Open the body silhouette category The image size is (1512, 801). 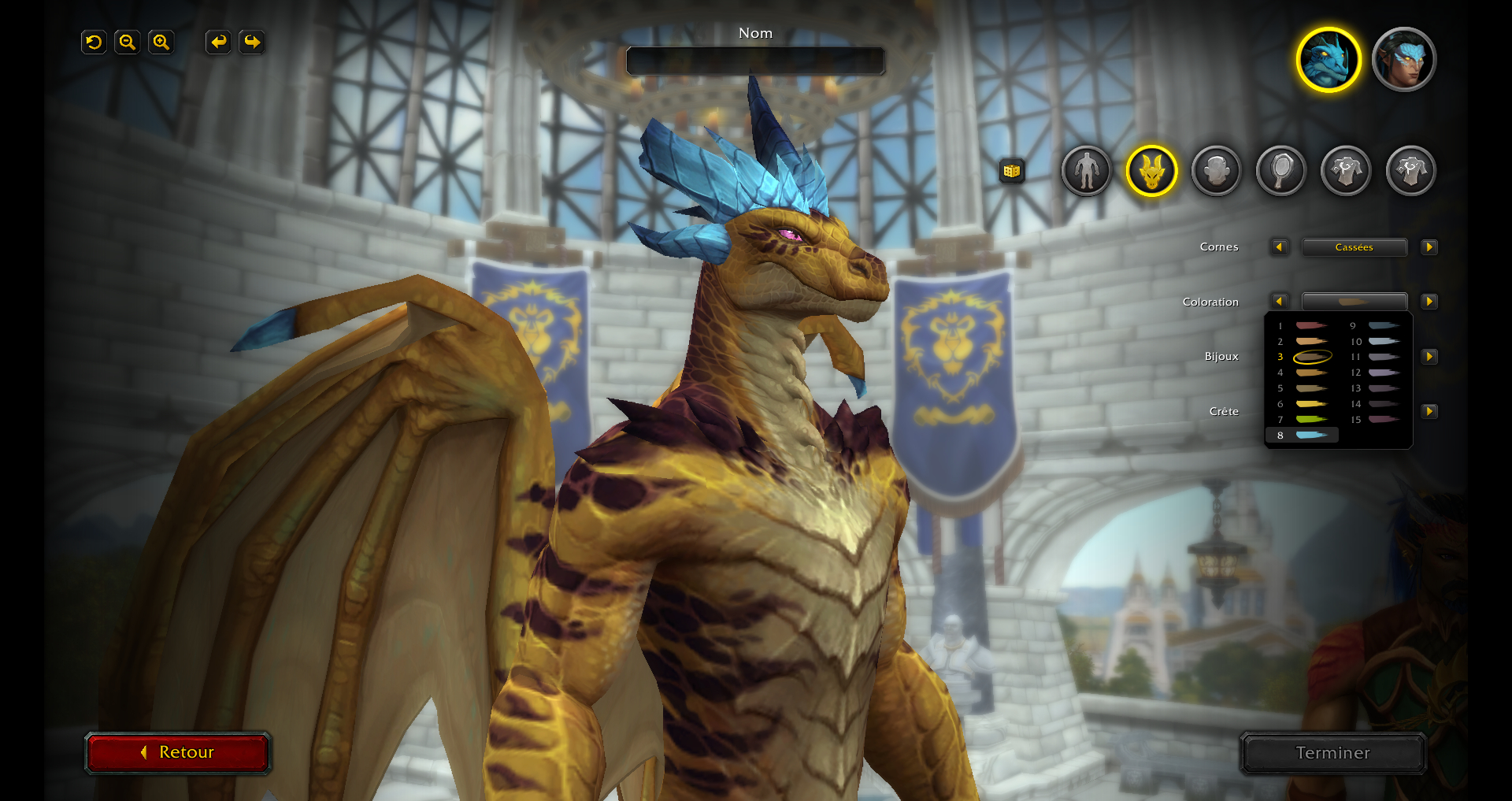point(1086,170)
